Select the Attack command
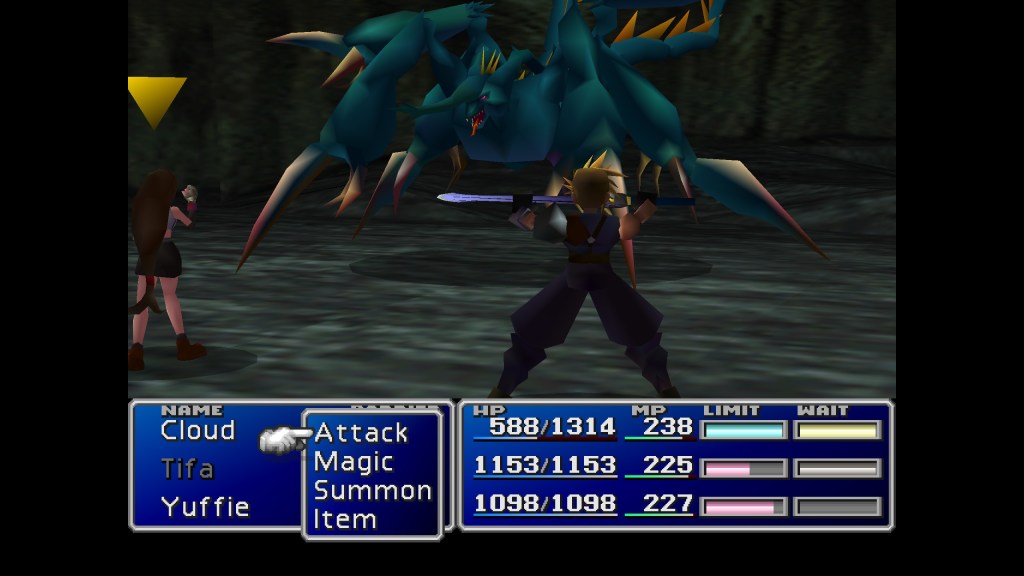 (x=361, y=433)
